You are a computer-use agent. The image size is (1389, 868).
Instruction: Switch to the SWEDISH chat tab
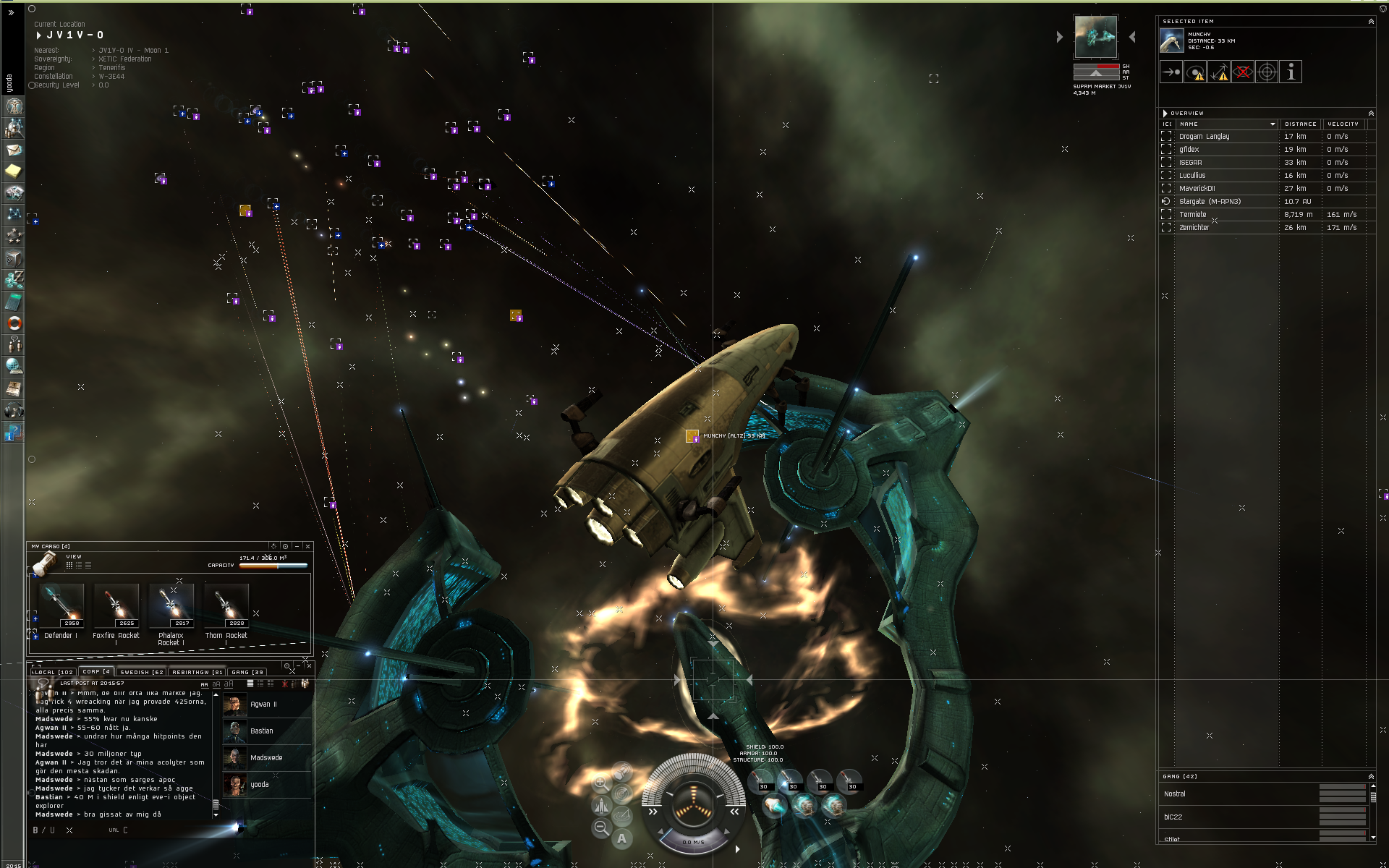click(142, 671)
